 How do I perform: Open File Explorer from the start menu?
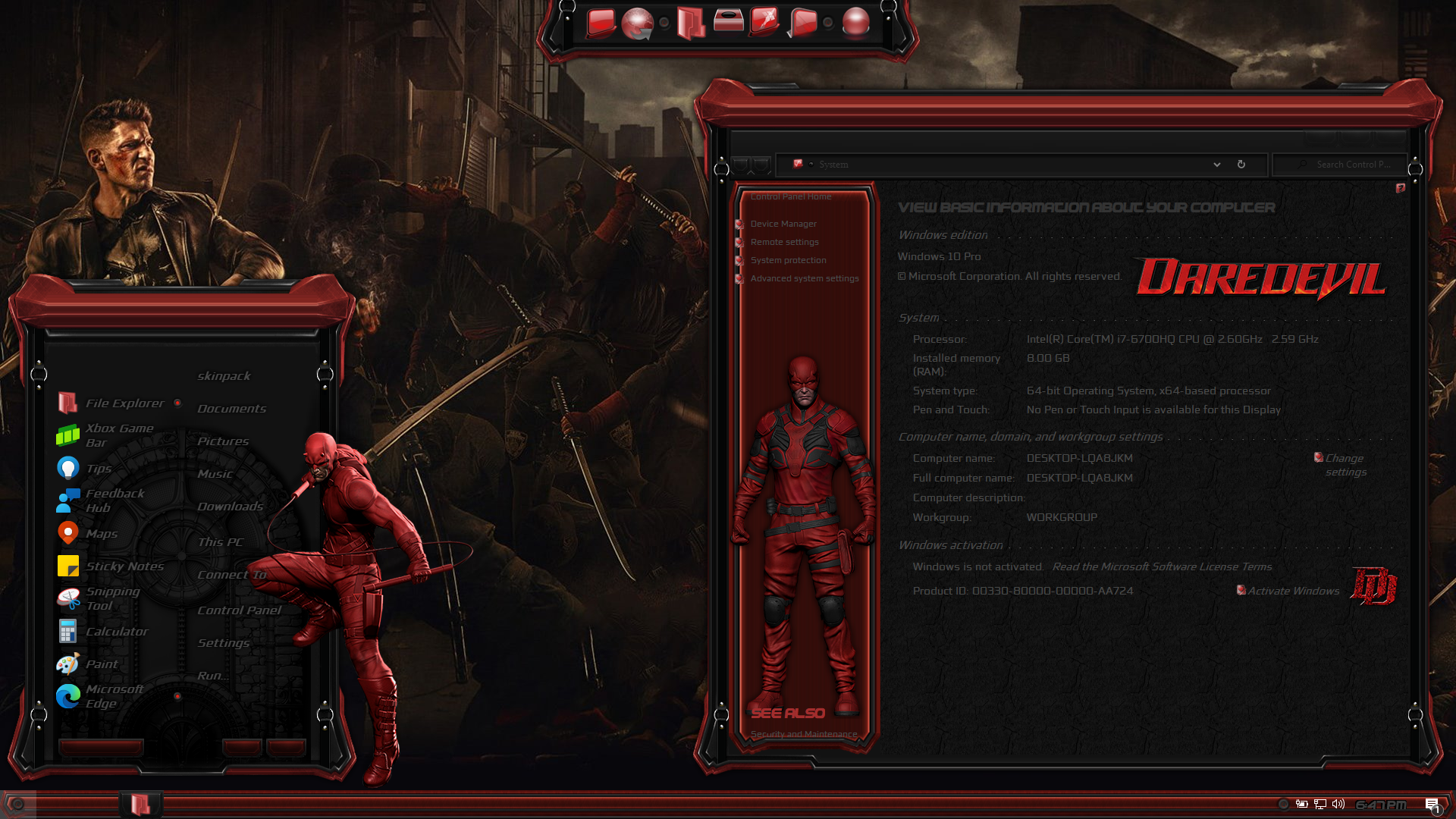(124, 403)
